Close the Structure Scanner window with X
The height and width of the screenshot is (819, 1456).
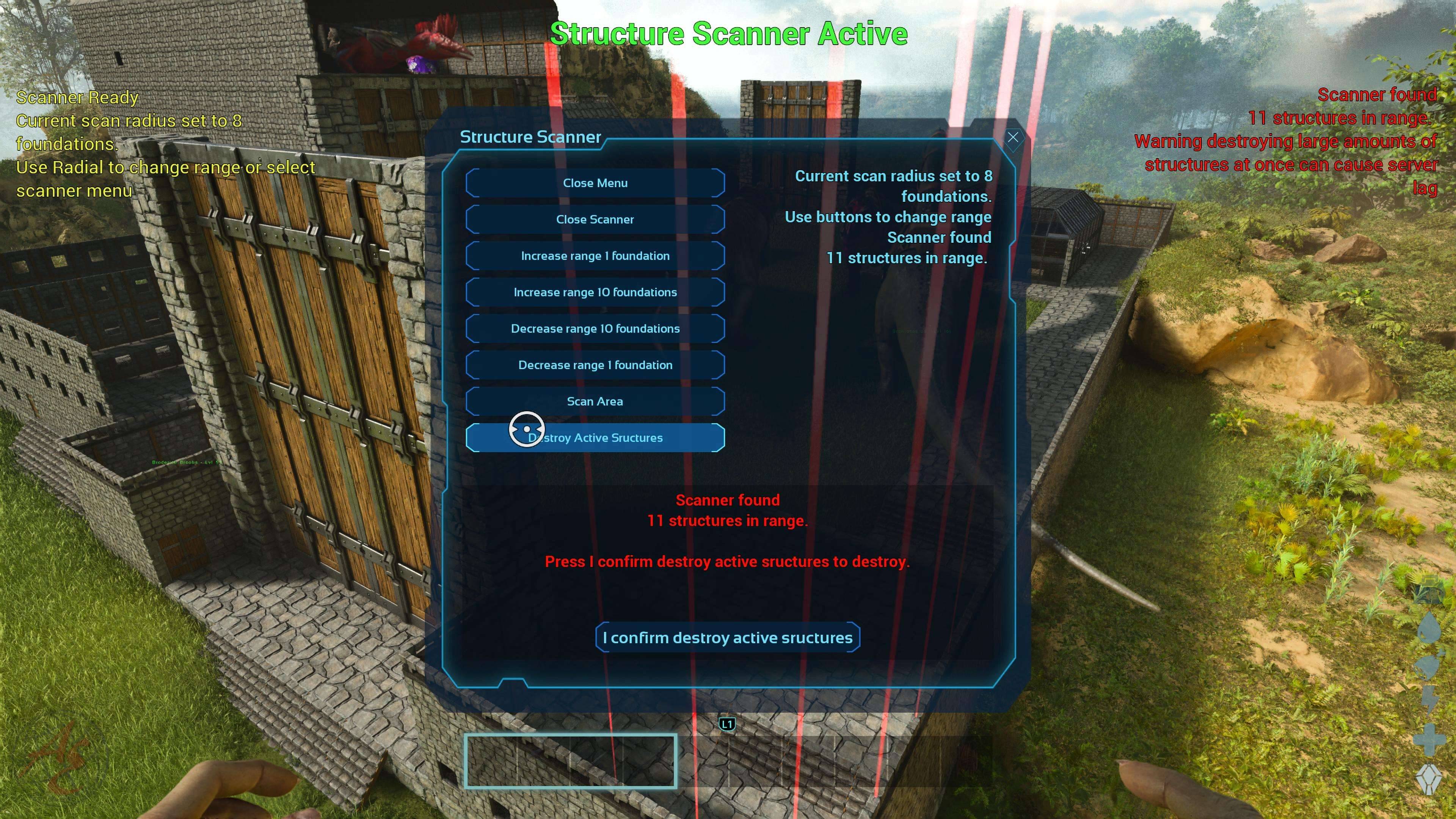(1013, 137)
